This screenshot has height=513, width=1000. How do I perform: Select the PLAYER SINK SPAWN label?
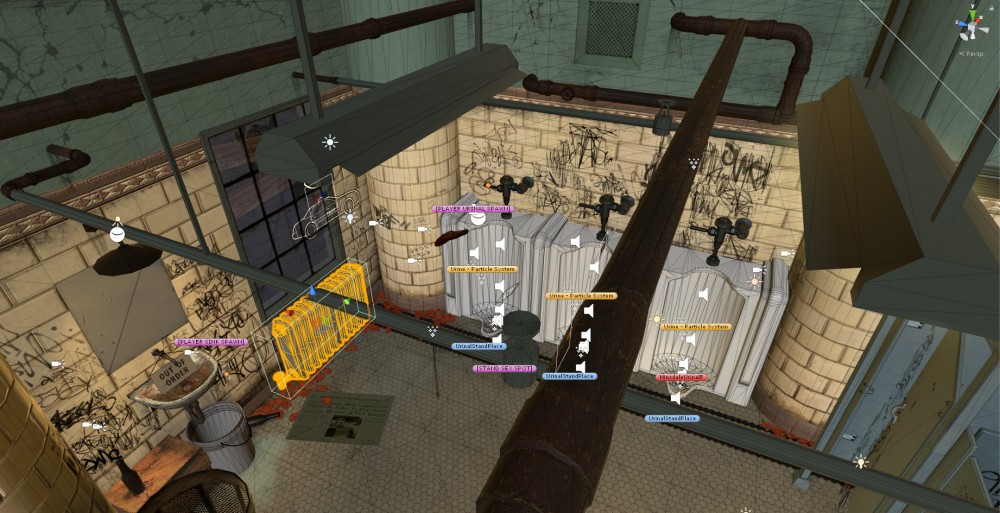(x=212, y=342)
